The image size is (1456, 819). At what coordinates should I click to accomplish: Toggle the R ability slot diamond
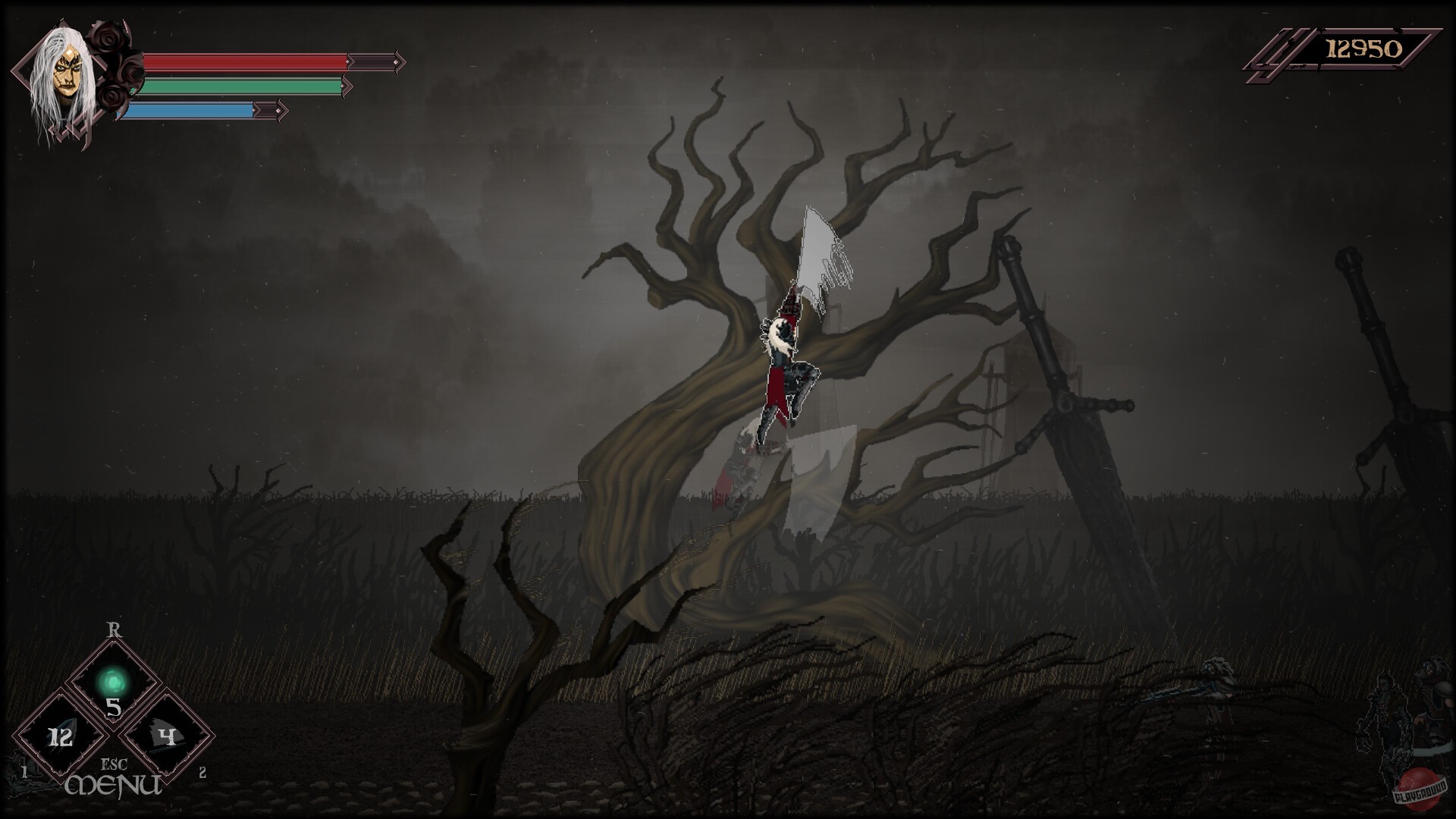pos(115,682)
